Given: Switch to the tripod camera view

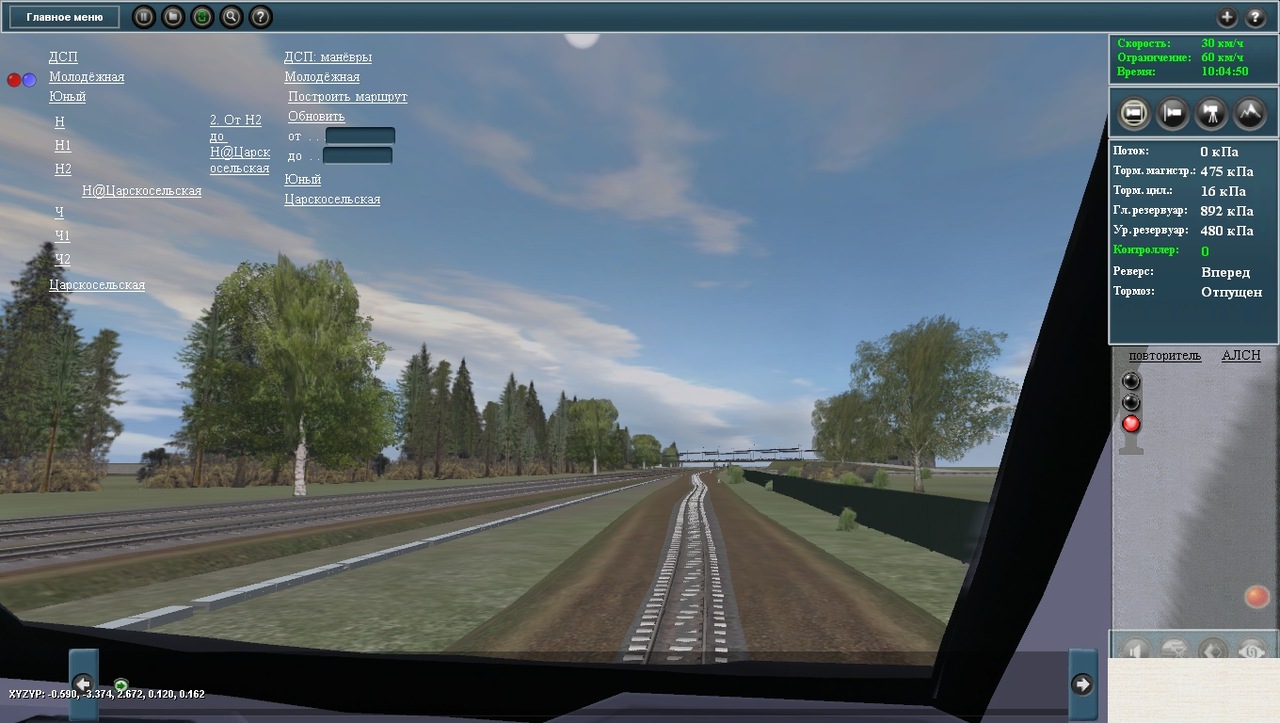Looking at the screenshot, I should tap(1212, 113).
